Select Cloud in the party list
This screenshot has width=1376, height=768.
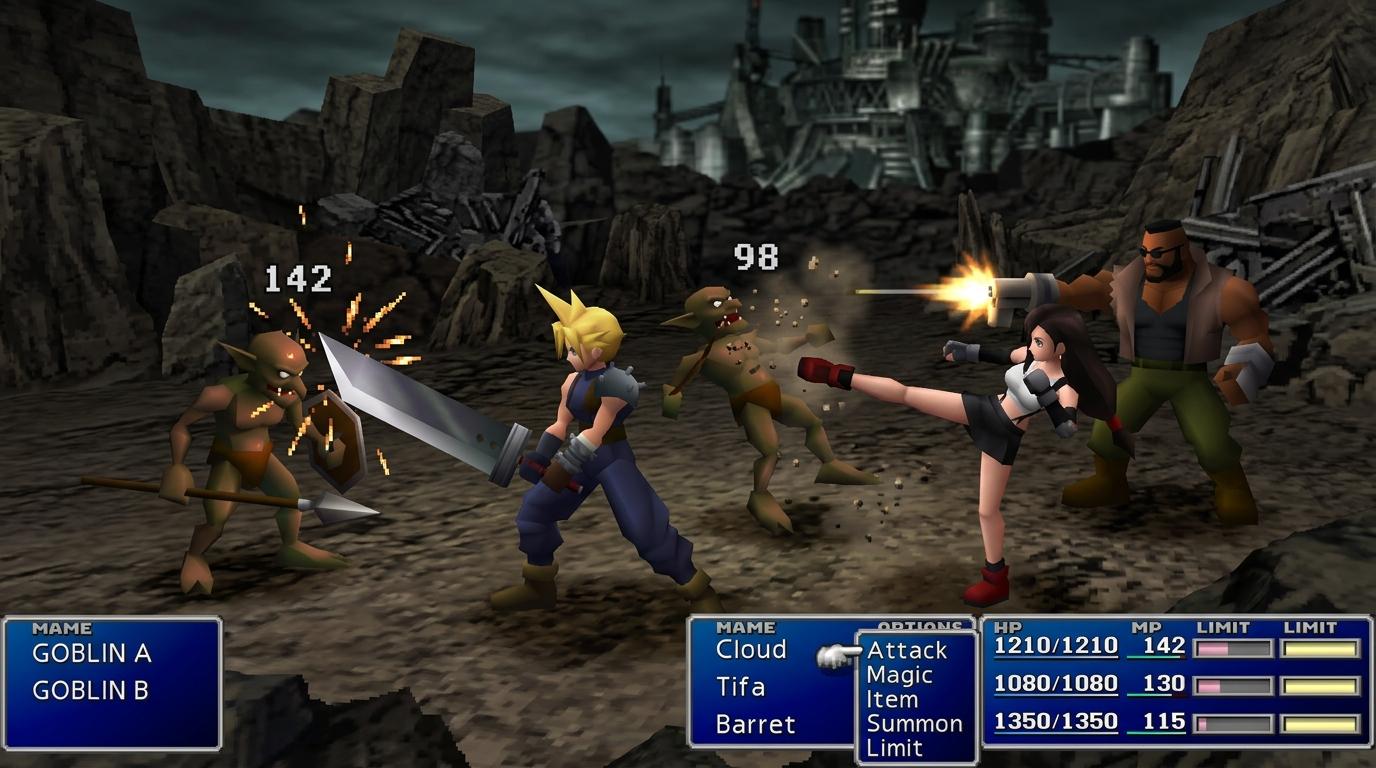(751, 650)
